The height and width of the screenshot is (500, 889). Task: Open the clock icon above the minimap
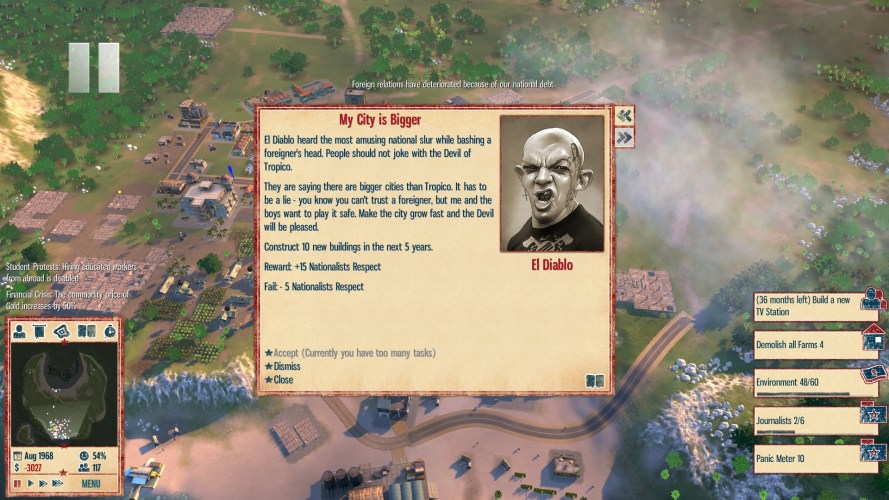pos(109,331)
